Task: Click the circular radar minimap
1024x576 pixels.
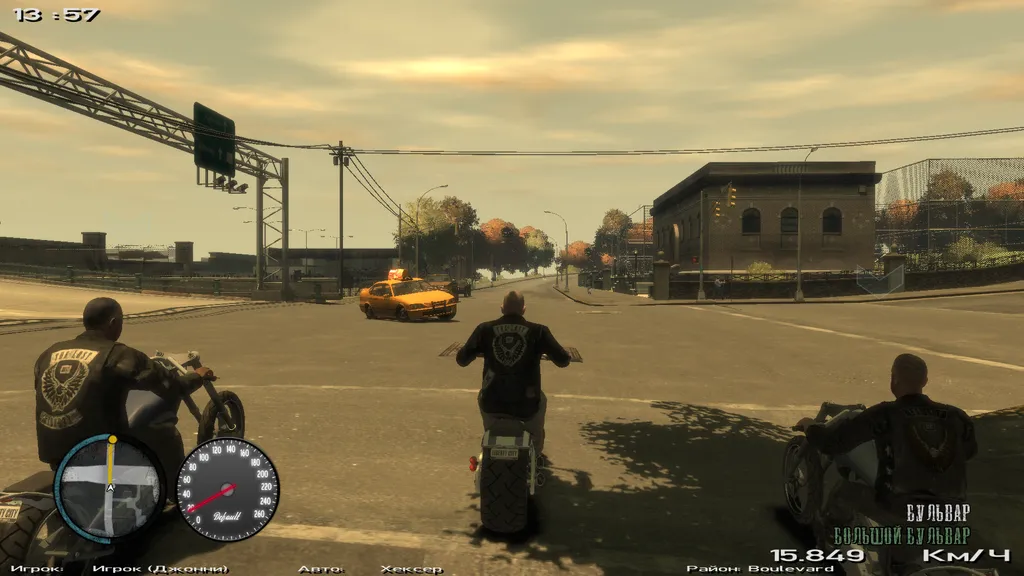Action: coord(110,488)
